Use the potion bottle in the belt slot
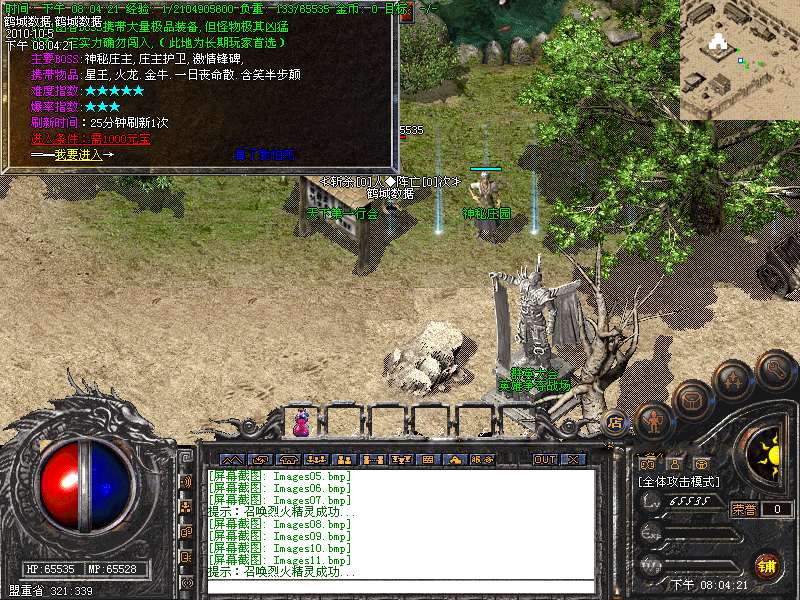The width and height of the screenshot is (800, 600). tap(301, 425)
